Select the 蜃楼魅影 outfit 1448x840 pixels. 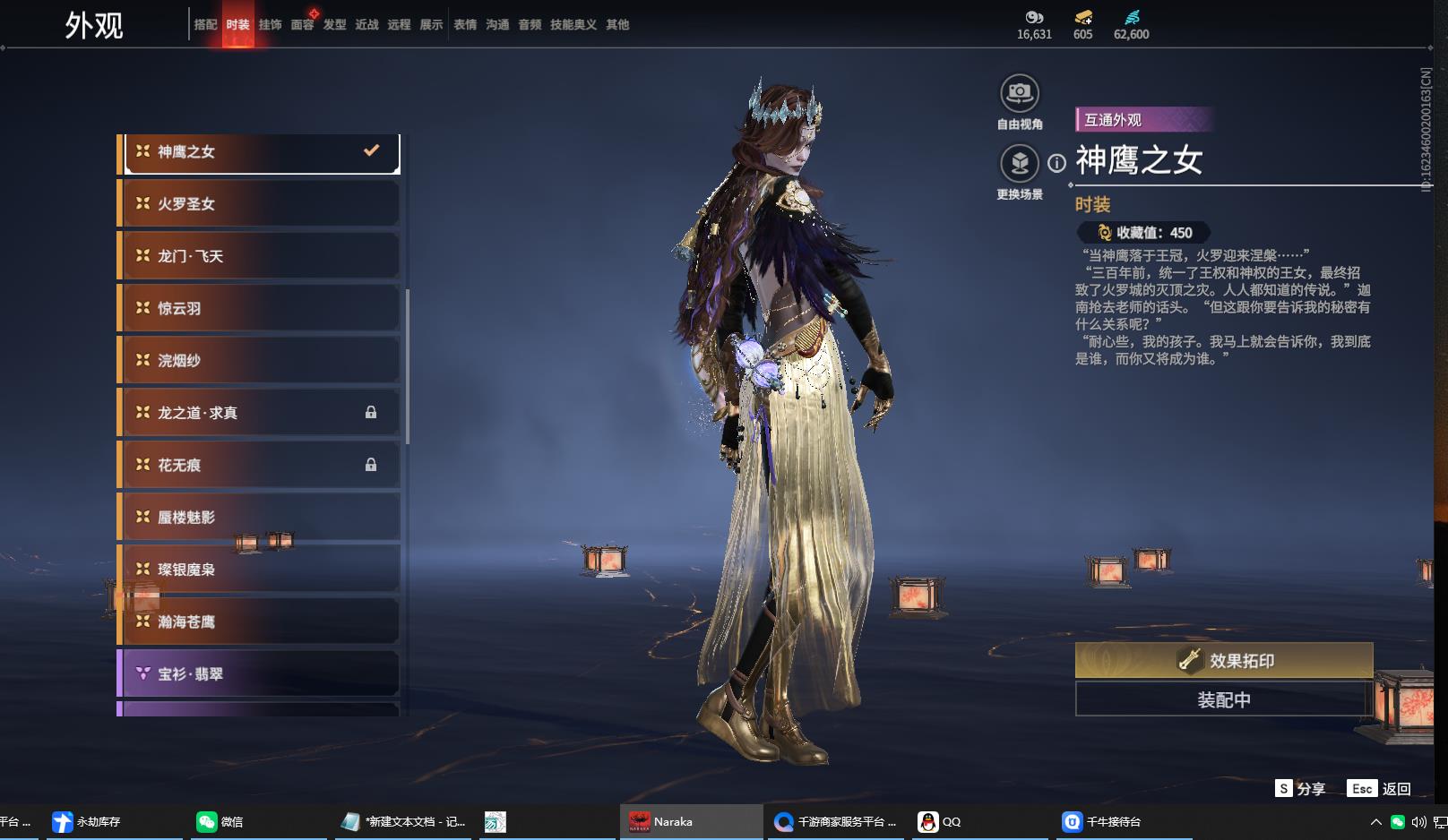tap(260, 517)
